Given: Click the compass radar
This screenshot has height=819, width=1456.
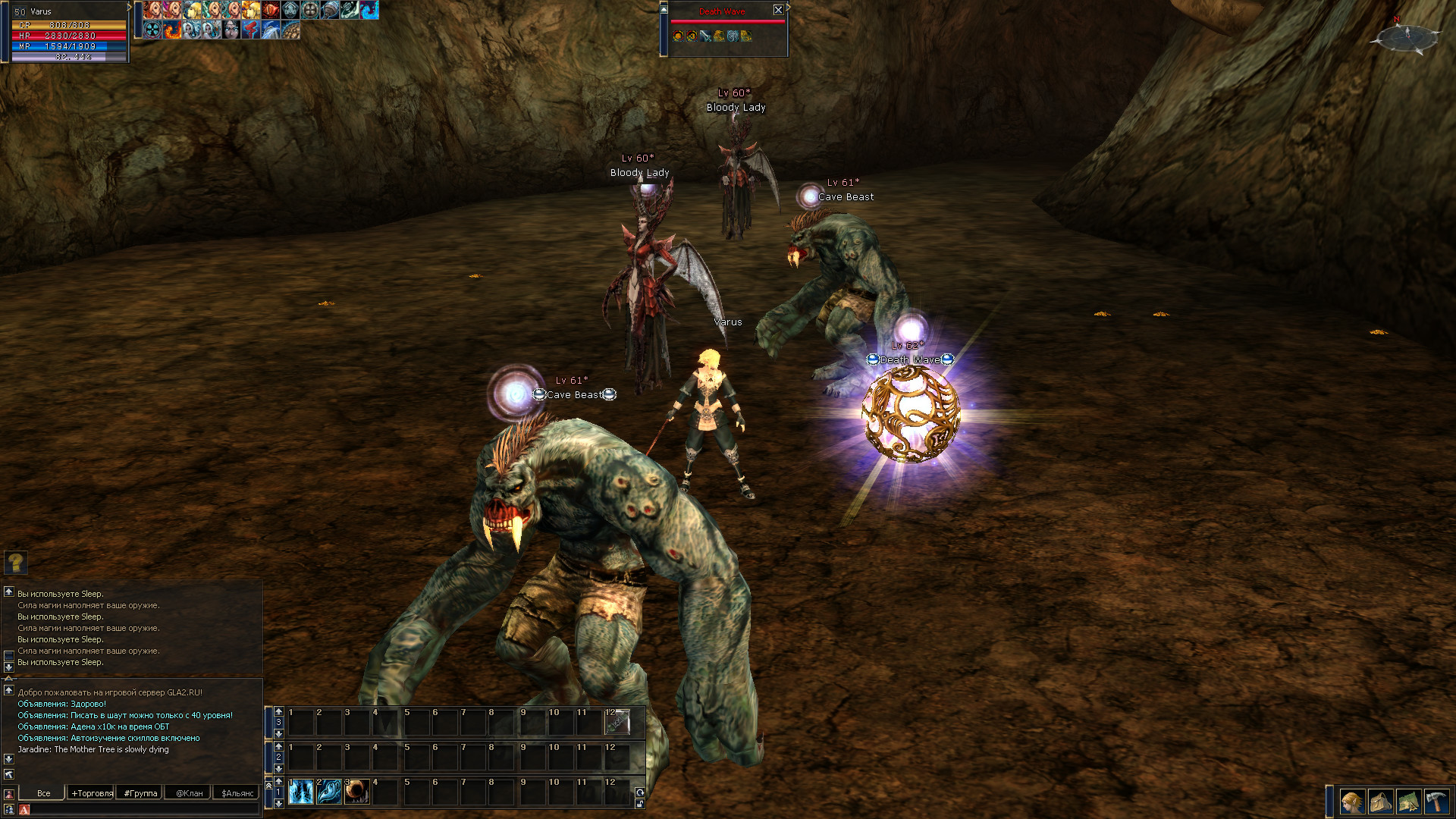Looking at the screenshot, I should [1407, 36].
